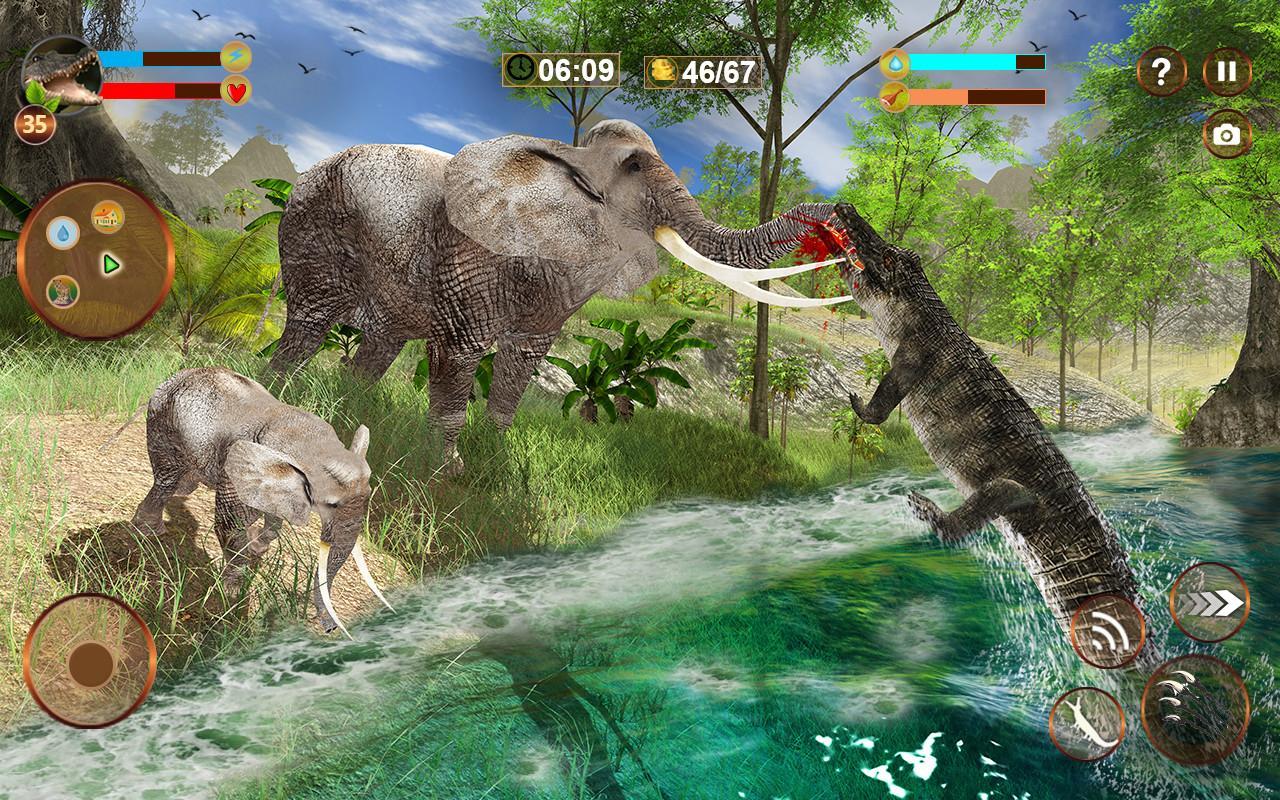
Task: Open the water drop icon on the radial menu
Action: (x=64, y=233)
